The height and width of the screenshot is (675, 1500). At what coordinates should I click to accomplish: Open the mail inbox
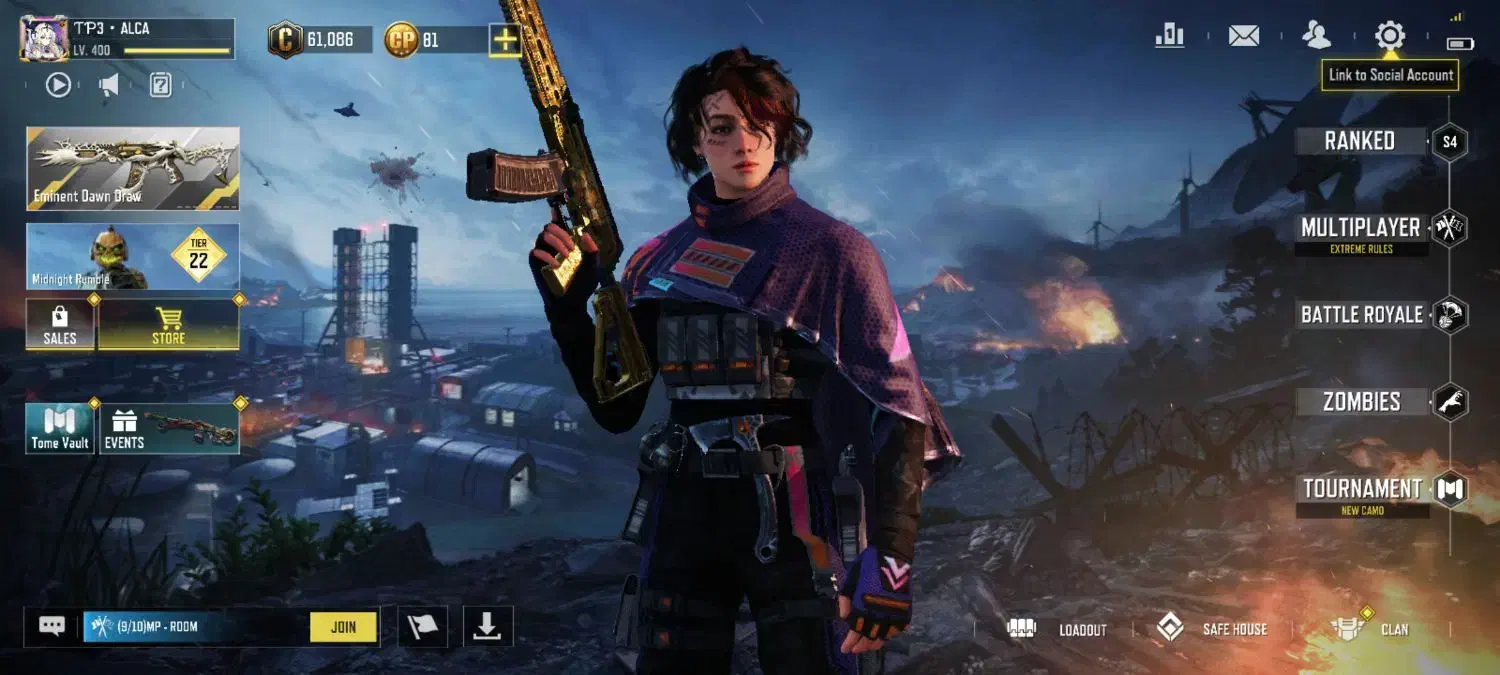(x=1243, y=36)
